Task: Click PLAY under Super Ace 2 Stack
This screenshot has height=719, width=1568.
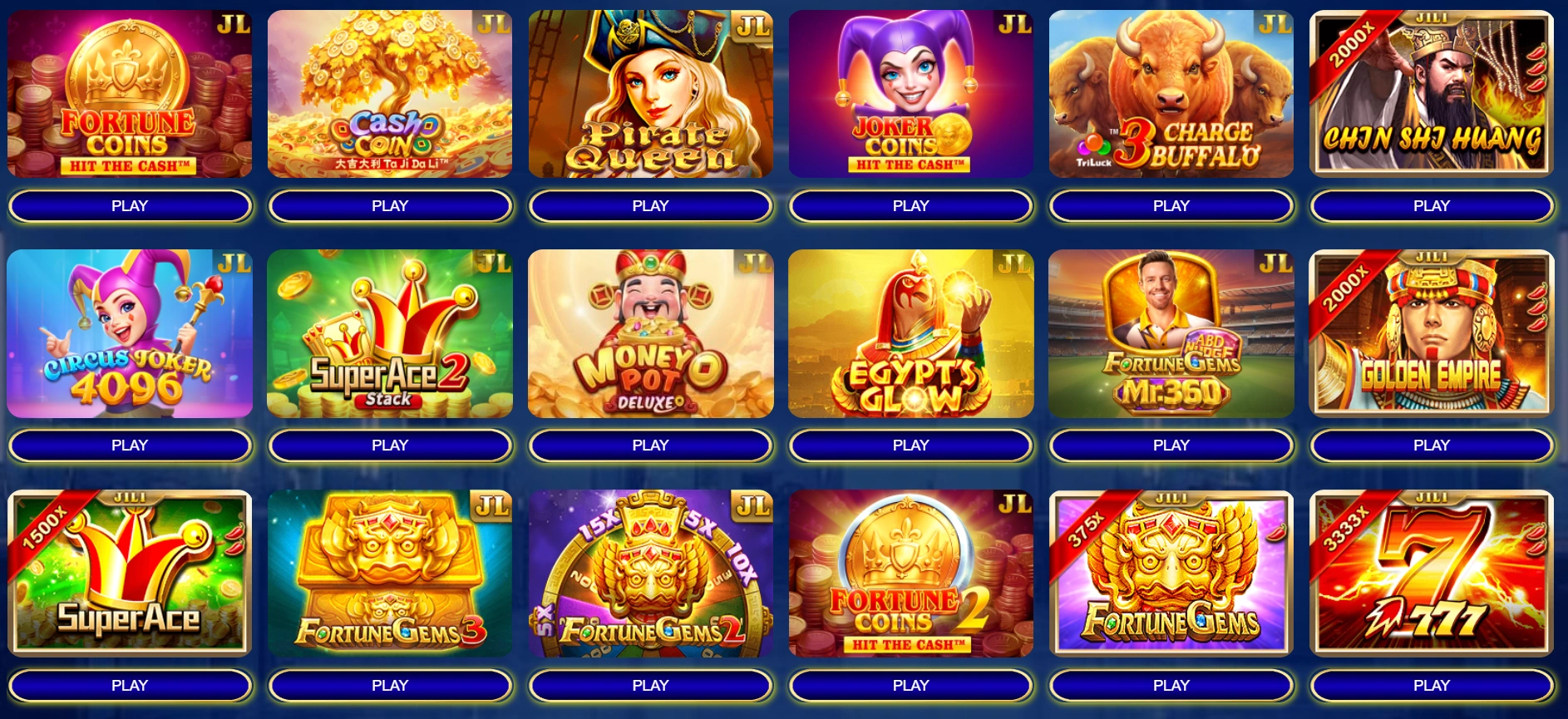Action: (x=390, y=446)
